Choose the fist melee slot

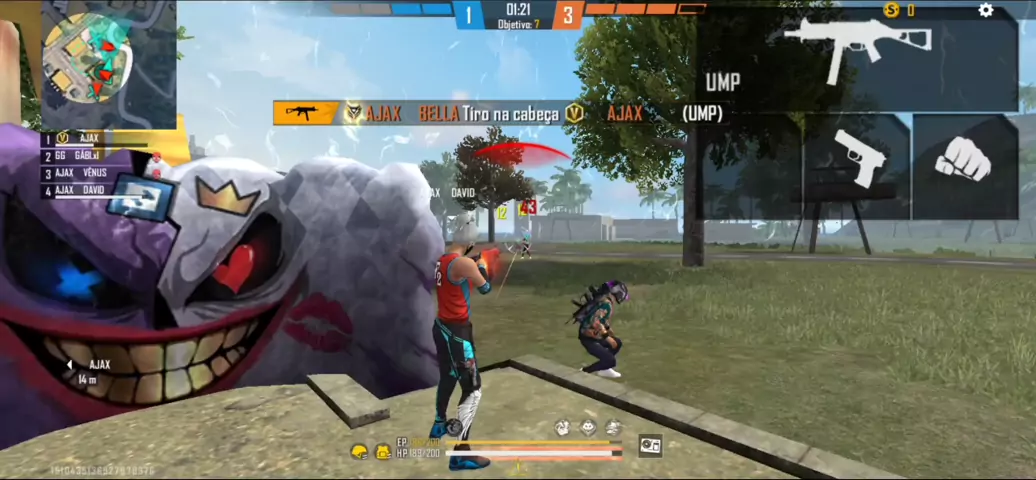pyautogui.click(x=964, y=164)
